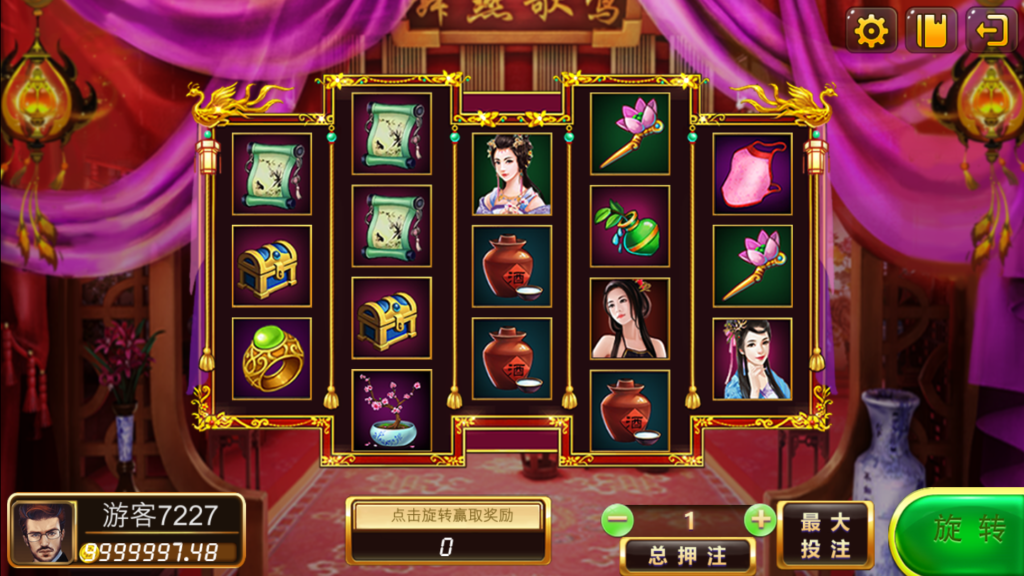Open the paytable book icon

coord(931,31)
